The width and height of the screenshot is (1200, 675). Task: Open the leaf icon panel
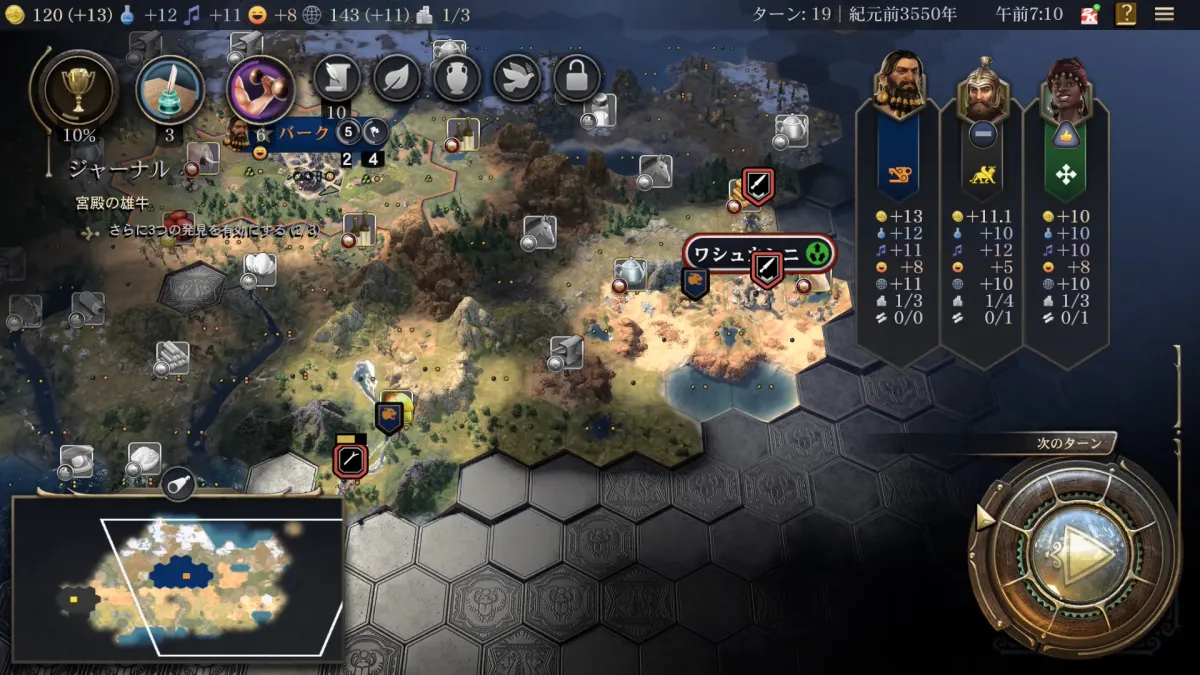point(397,79)
